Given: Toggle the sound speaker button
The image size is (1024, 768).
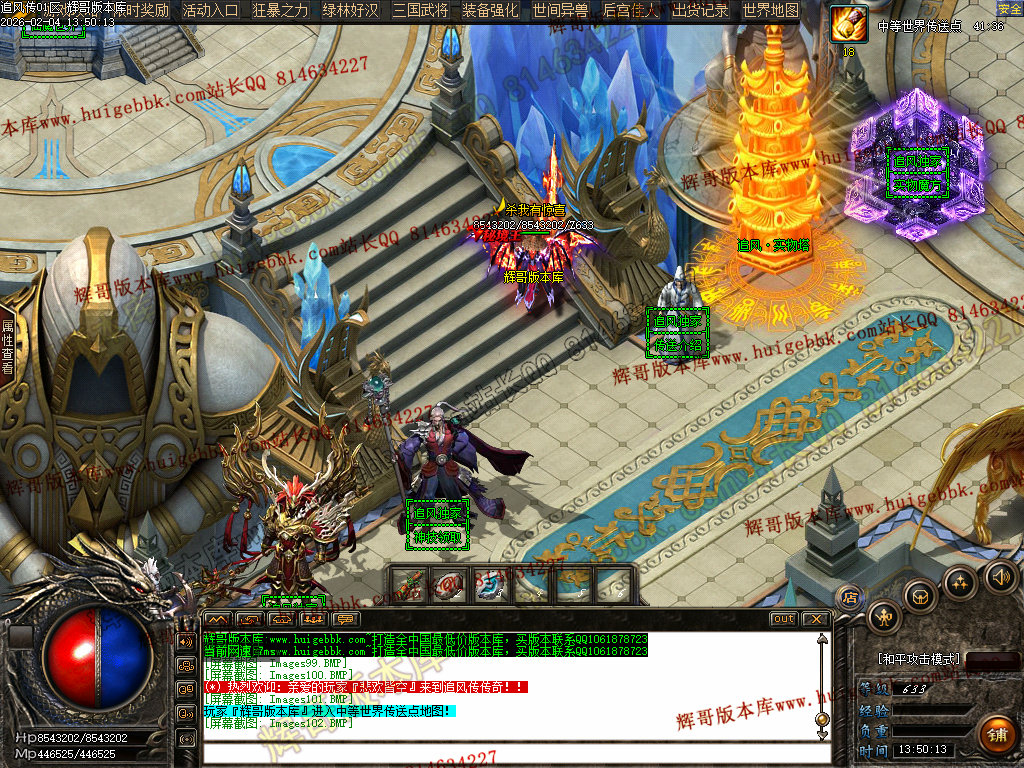Looking at the screenshot, I should 1000,576.
